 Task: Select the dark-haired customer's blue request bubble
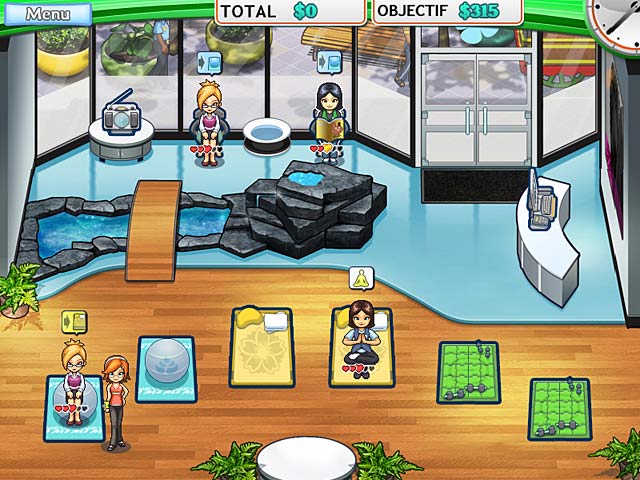coord(328,61)
